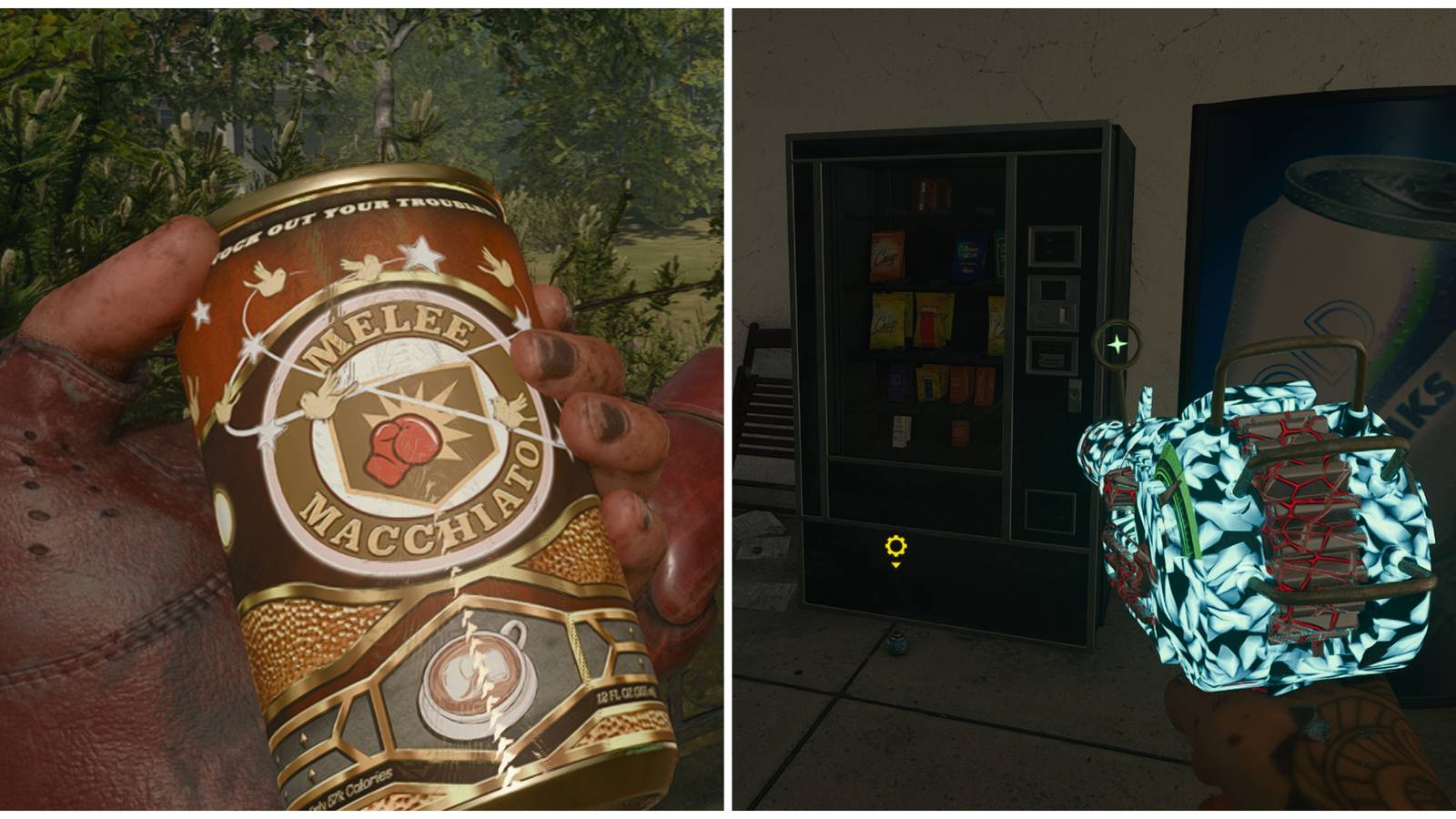Click the yellow gear objective marker
The image size is (1456, 819).
(x=896, y=546)
